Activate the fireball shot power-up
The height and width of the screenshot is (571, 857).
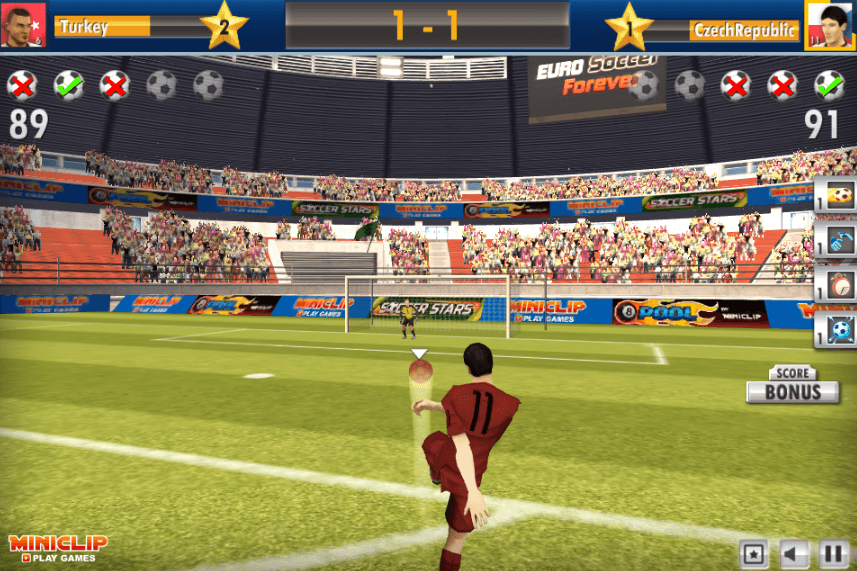[x=839, y=195]
